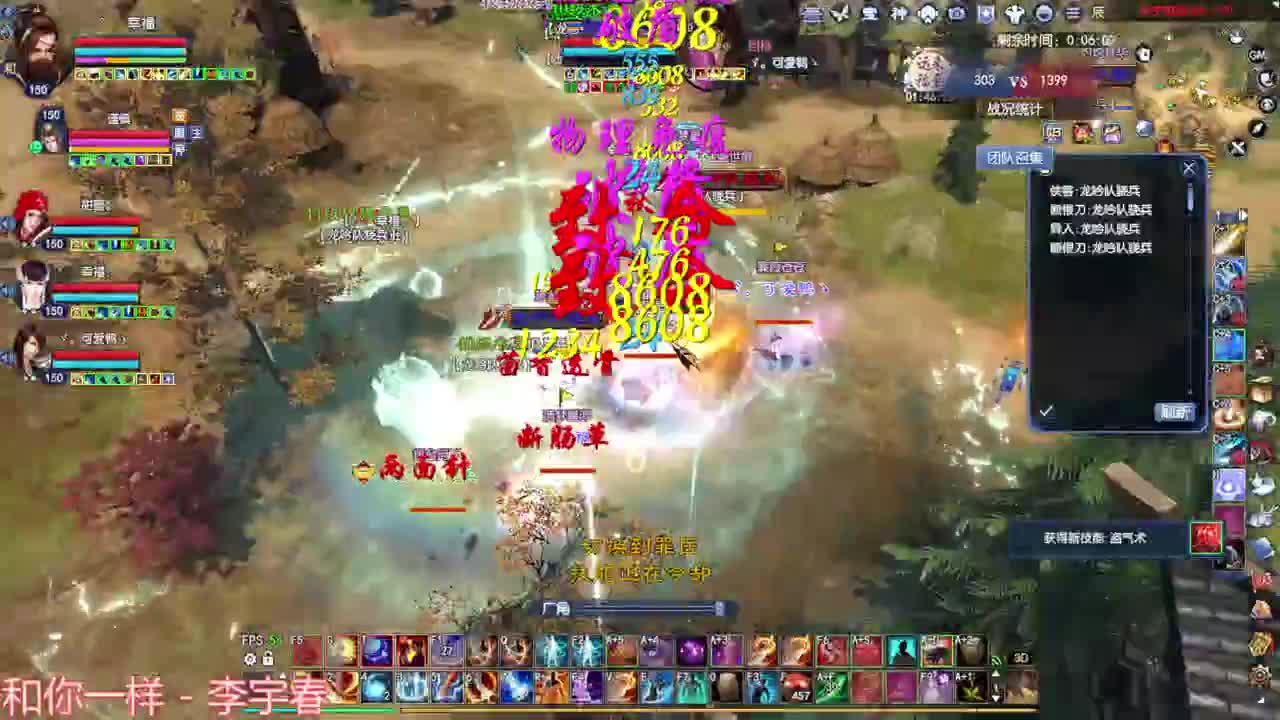1280x720 pixels.
Task: Open the armor/equipment icon in top menu
Action: [x=1014, y=12]
